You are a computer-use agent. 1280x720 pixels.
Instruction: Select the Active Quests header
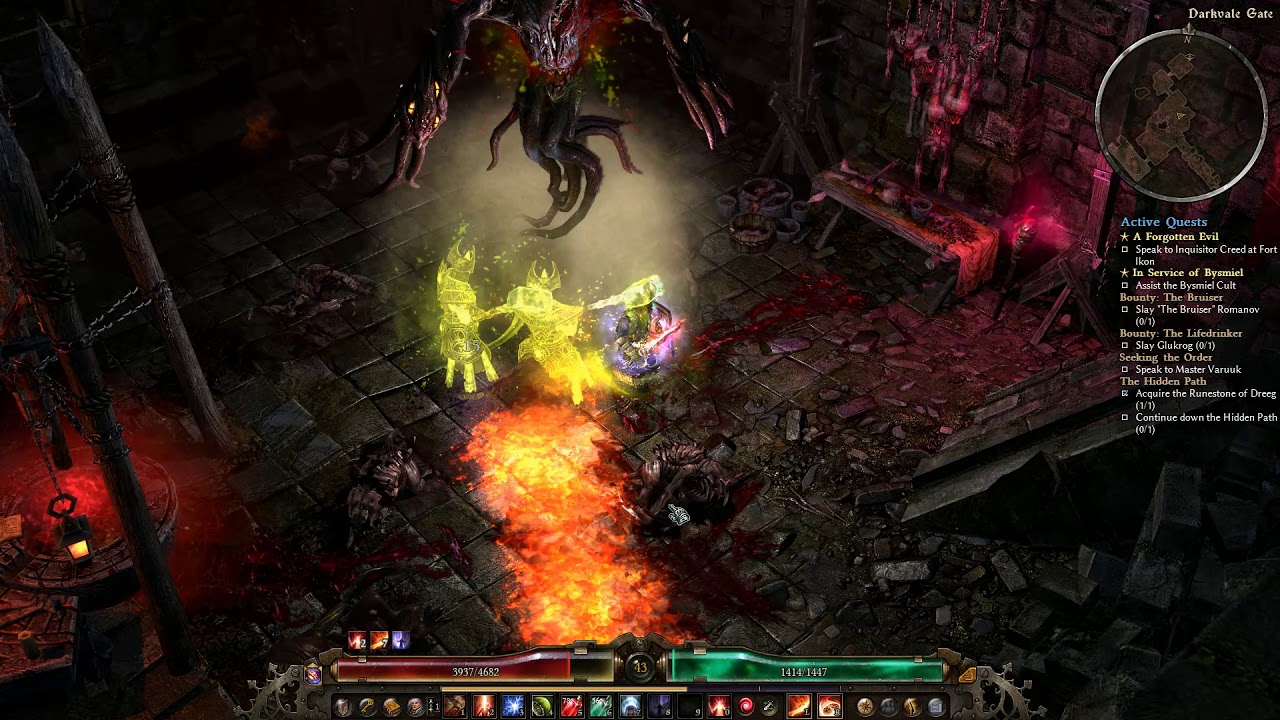pyautogui.click(x=1163, y=222)
